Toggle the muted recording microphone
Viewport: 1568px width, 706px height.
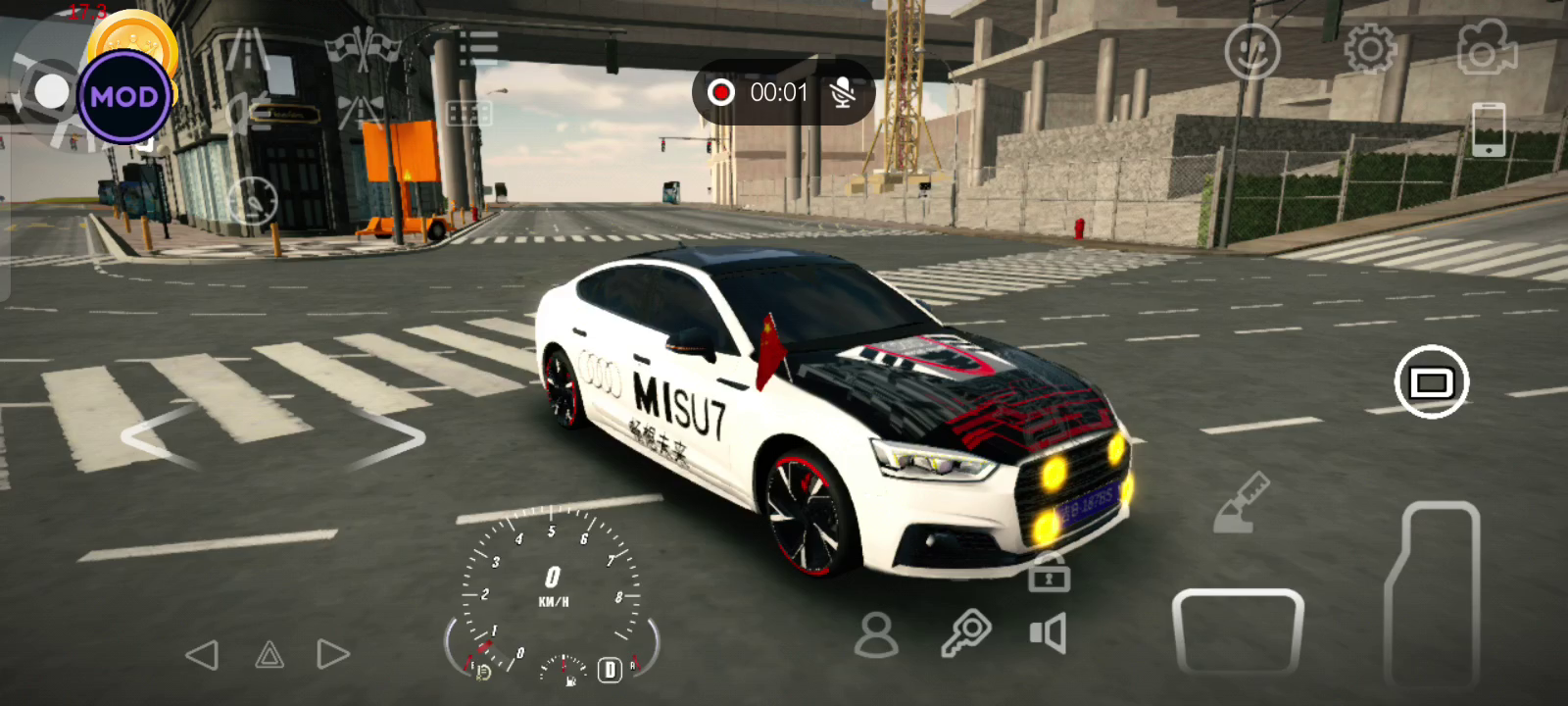pyautogui.click(x=841, y=92)
